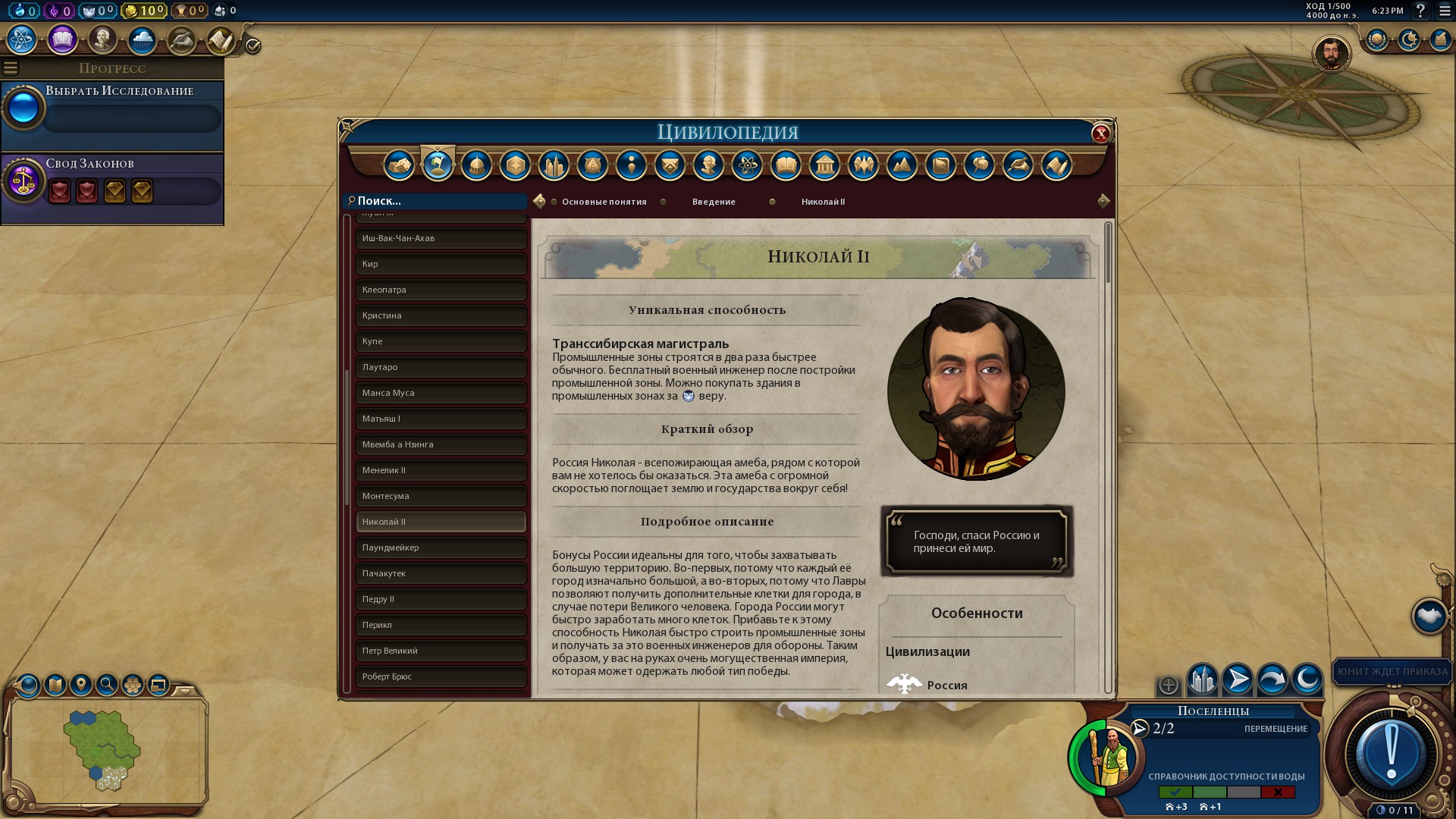Open the hamburger menu on the Прогресс panel

[x=11, y=67]
